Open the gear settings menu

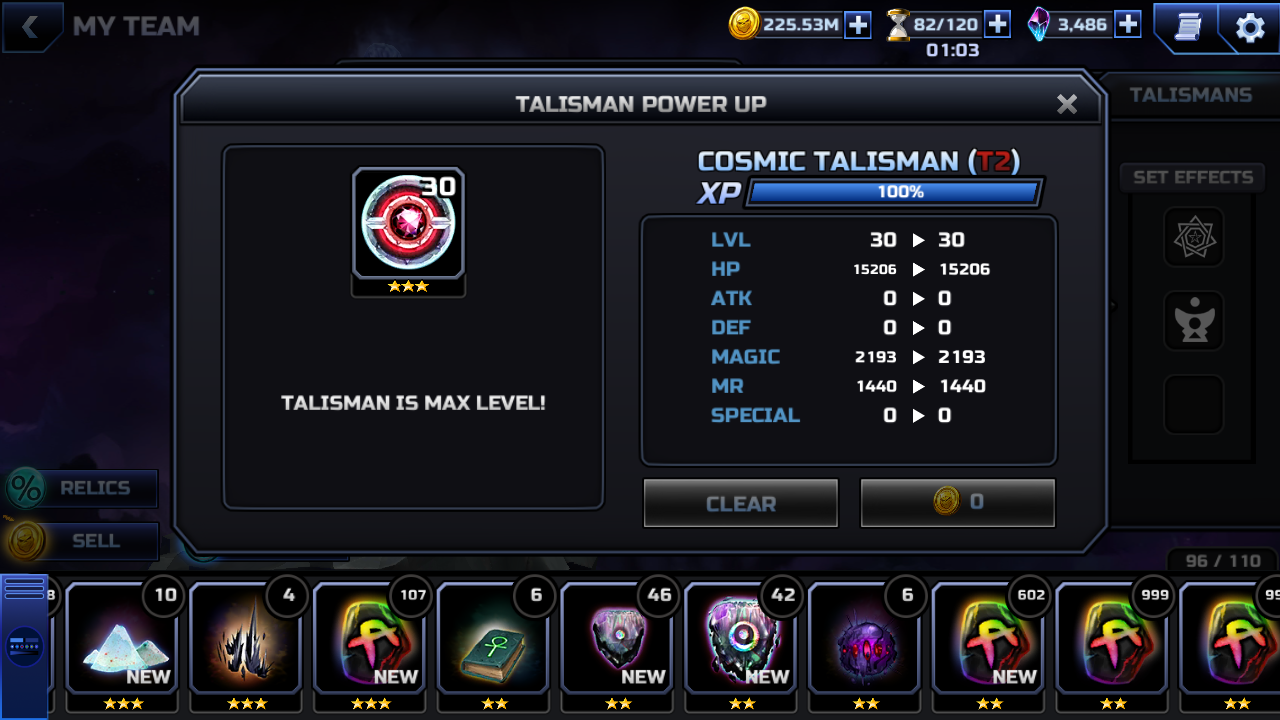tap(1250, 28)
